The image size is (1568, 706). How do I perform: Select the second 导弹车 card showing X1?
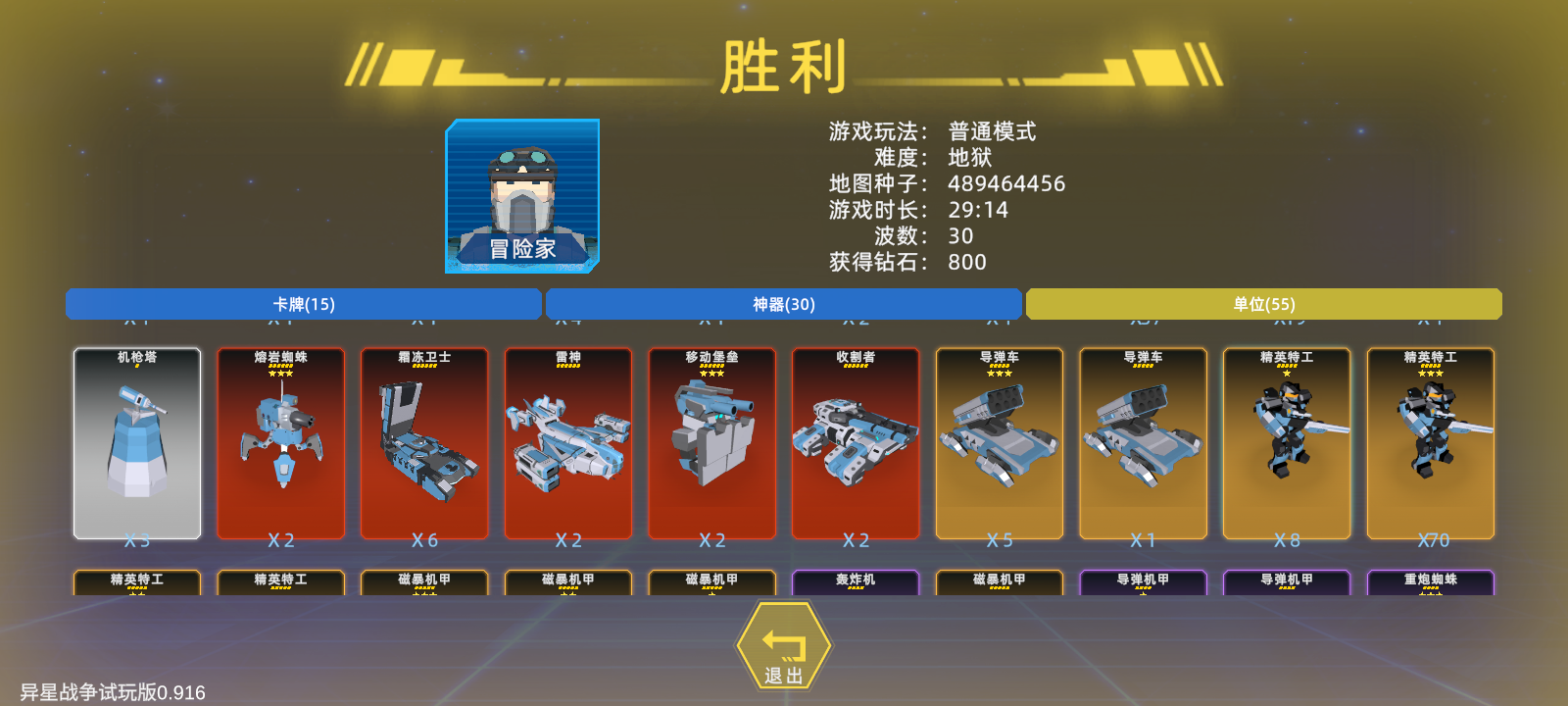pos(1143,443)
